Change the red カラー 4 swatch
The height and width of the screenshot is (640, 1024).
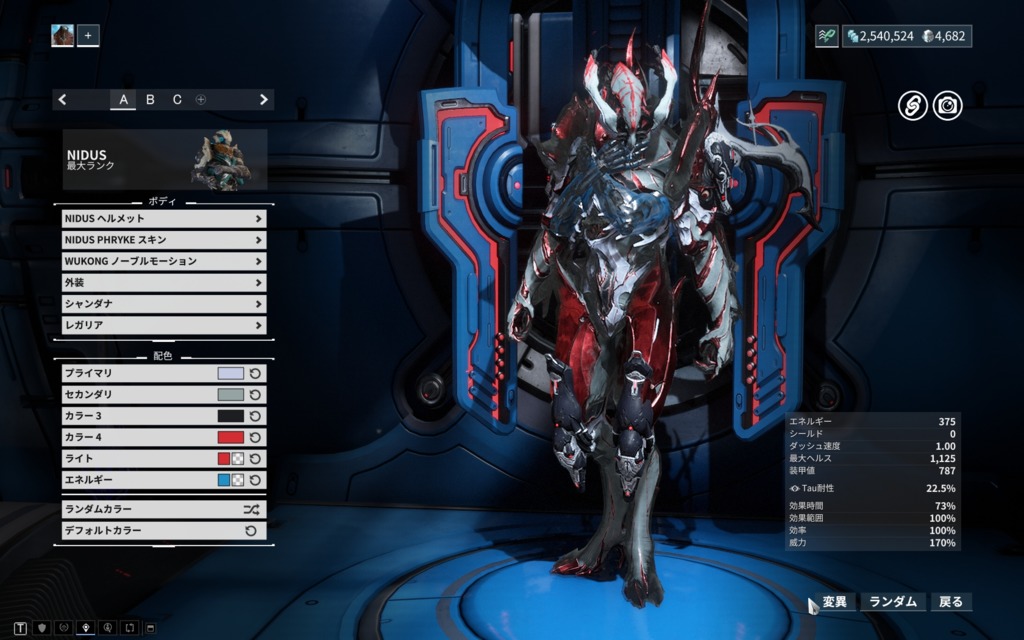tap(231, 437)
